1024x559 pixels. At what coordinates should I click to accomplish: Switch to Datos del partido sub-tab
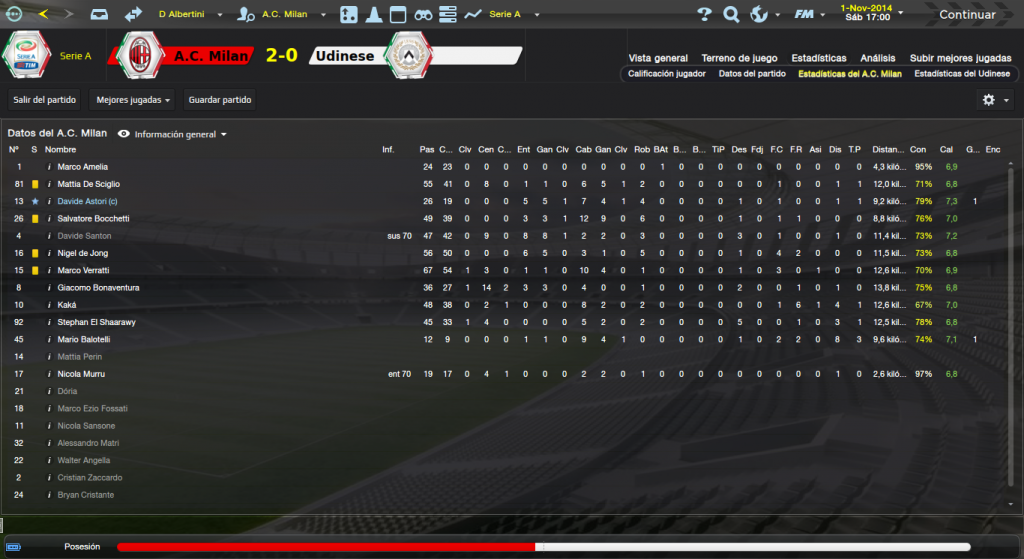click(x=752, y=74)
